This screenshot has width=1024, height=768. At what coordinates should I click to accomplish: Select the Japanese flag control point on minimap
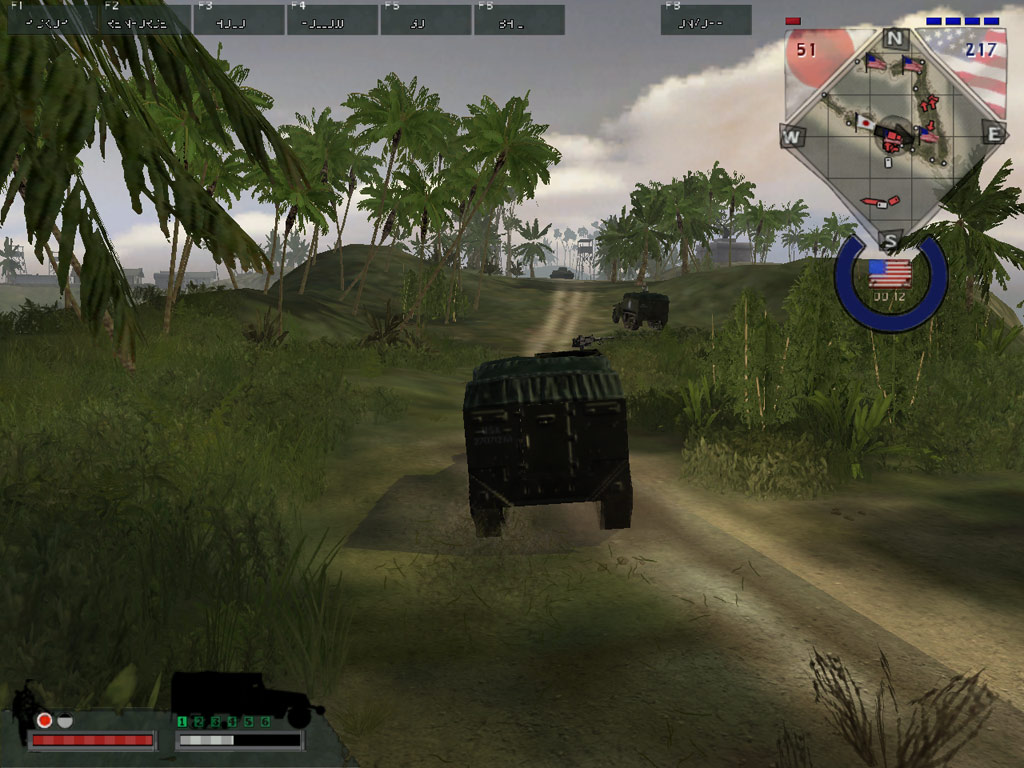[x=865, y=122]
